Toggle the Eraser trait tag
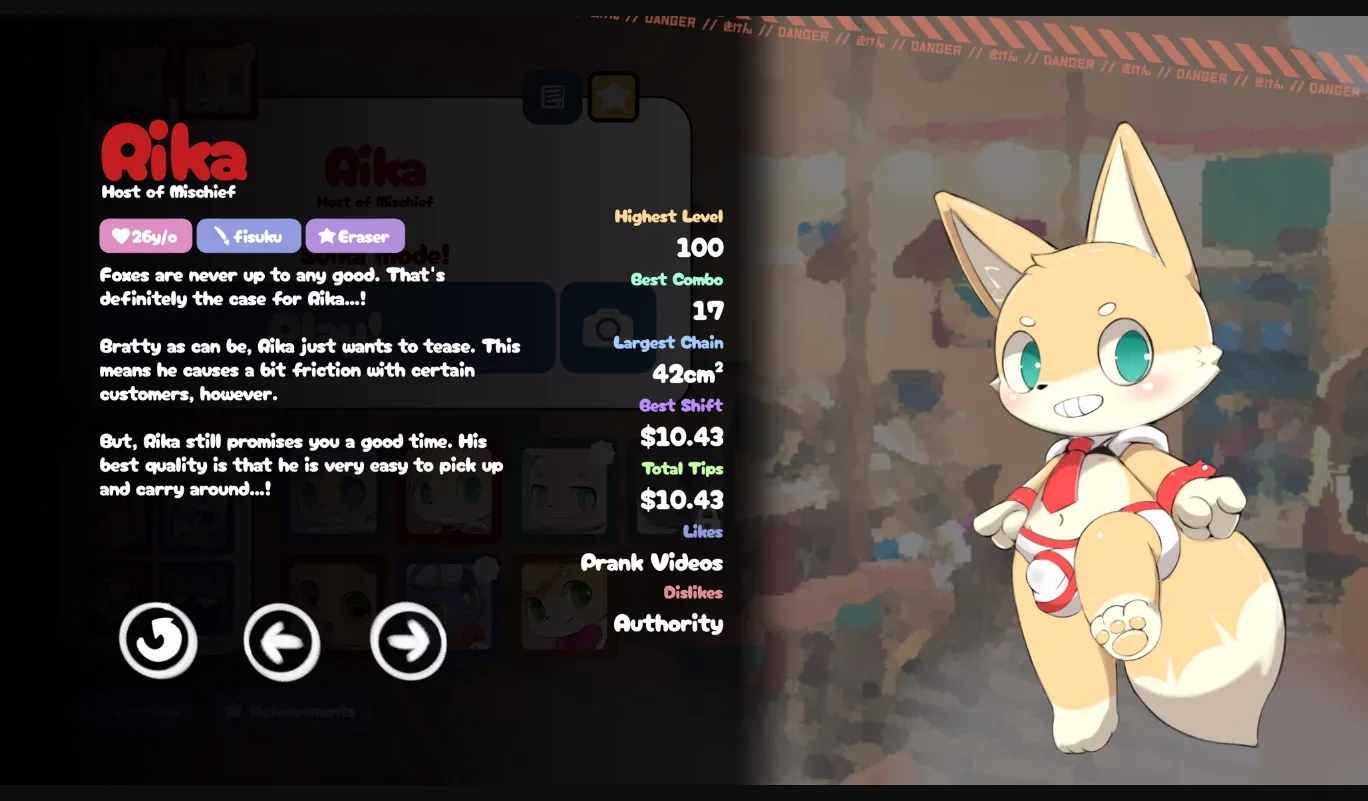 point(355,236)
